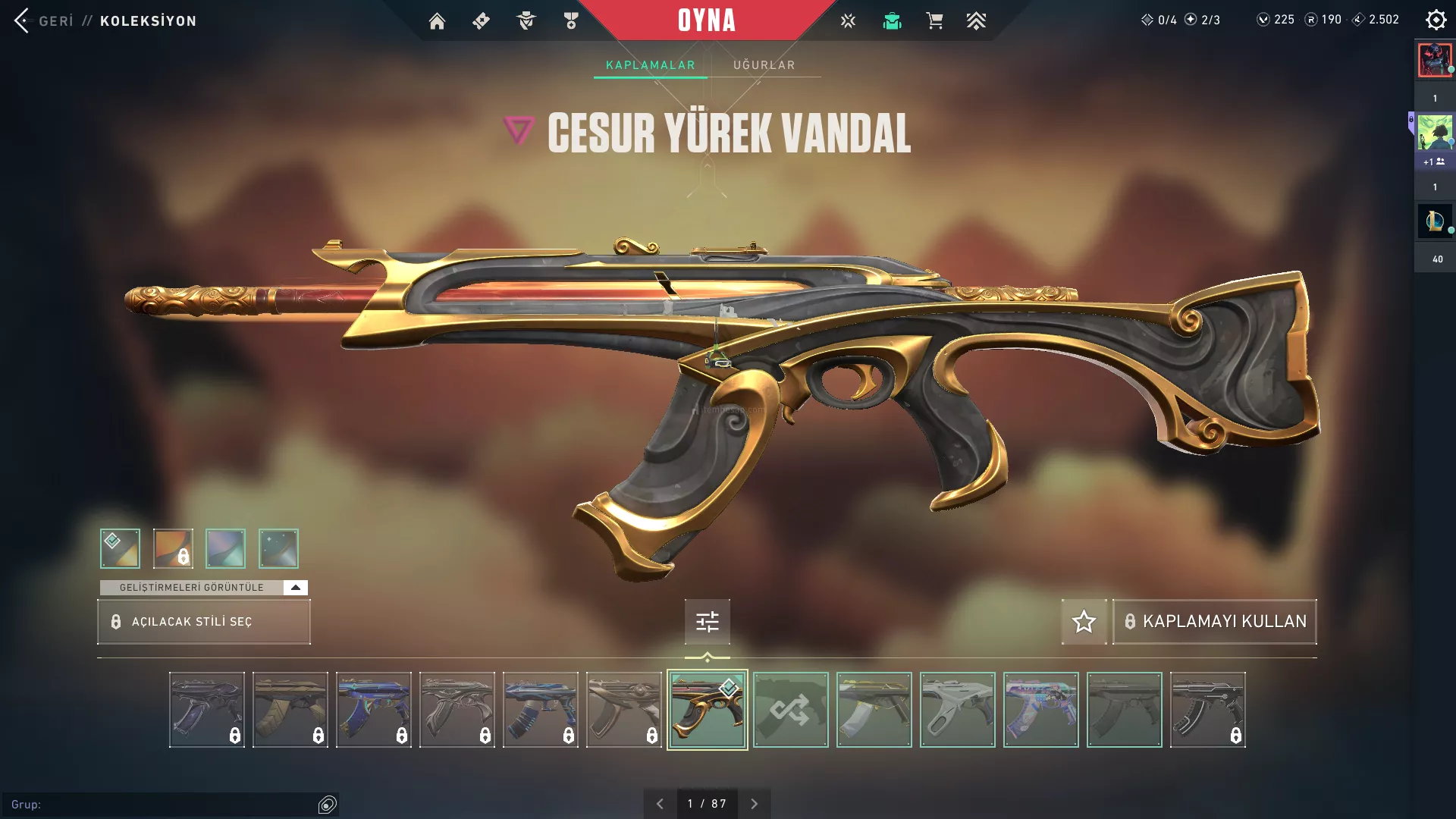Click Kaplamayı Kullan button
This screenshot has width=1456, height=819.
1215,622
